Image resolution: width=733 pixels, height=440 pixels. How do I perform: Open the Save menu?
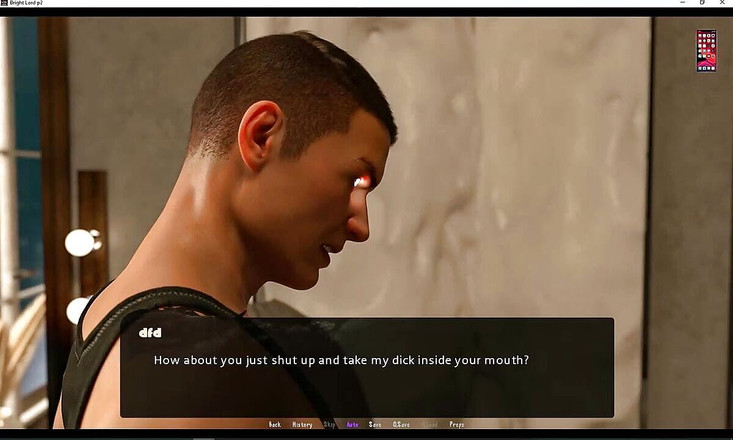click(375, 425)
